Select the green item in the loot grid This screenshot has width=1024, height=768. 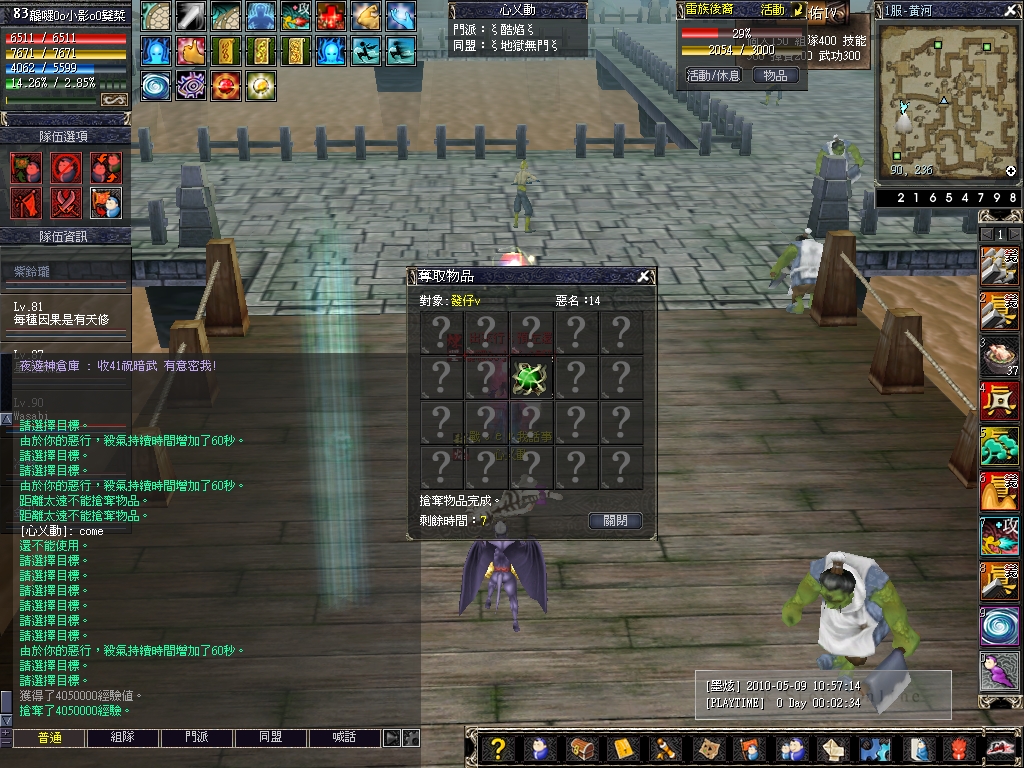[x=531, y=378]
